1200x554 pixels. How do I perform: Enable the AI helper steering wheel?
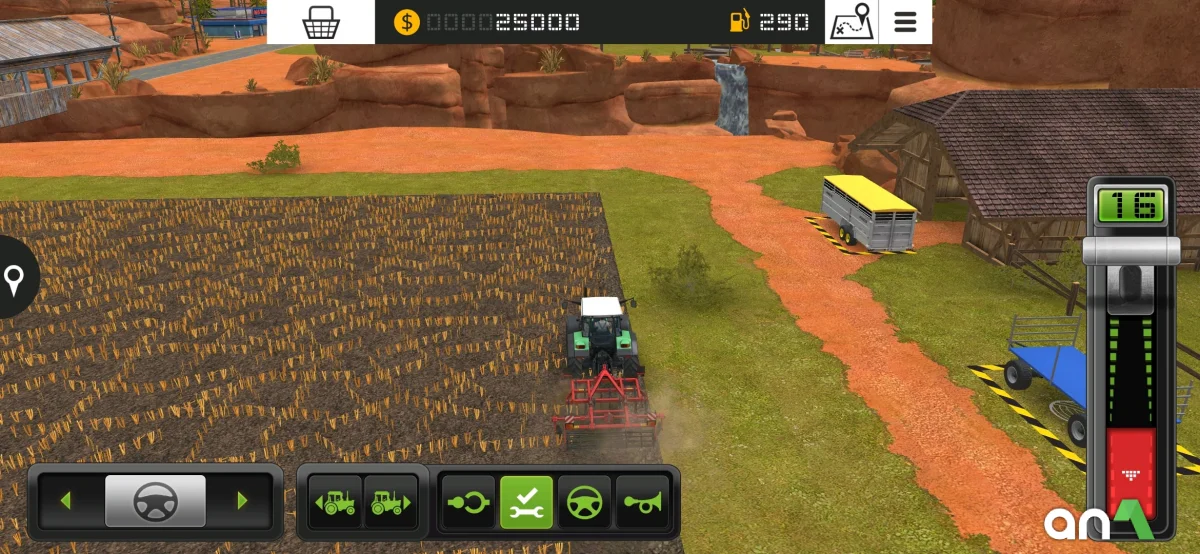(584, 502)
